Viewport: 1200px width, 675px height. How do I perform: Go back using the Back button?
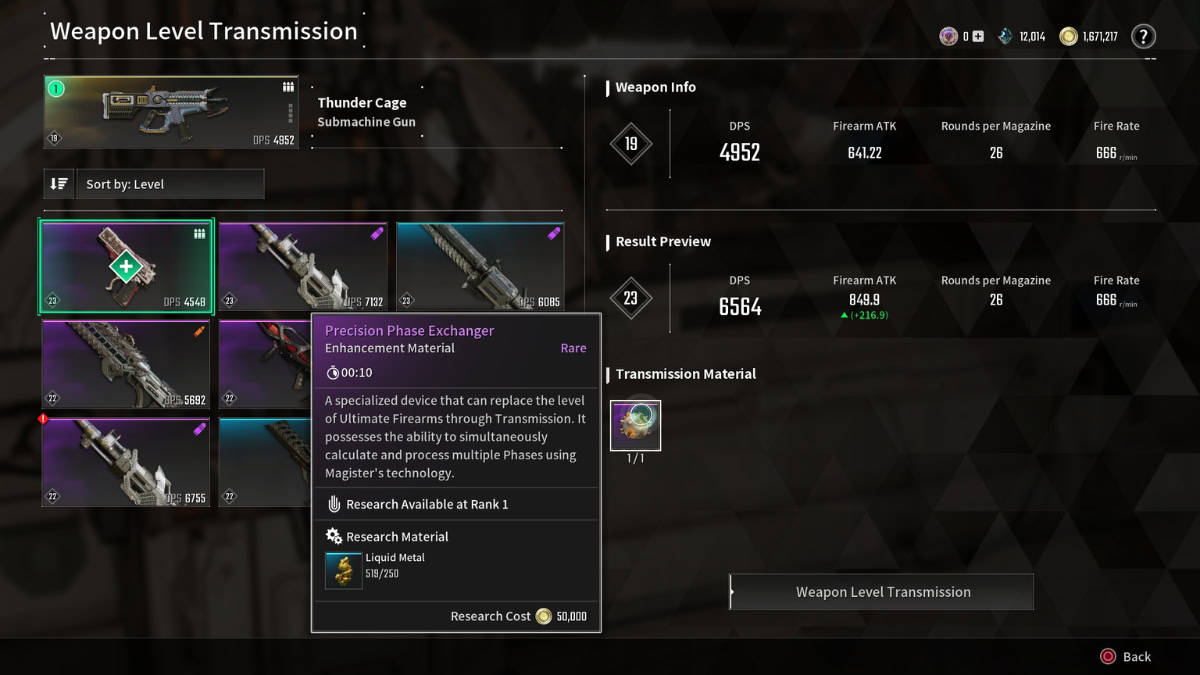pos(1126,657)
